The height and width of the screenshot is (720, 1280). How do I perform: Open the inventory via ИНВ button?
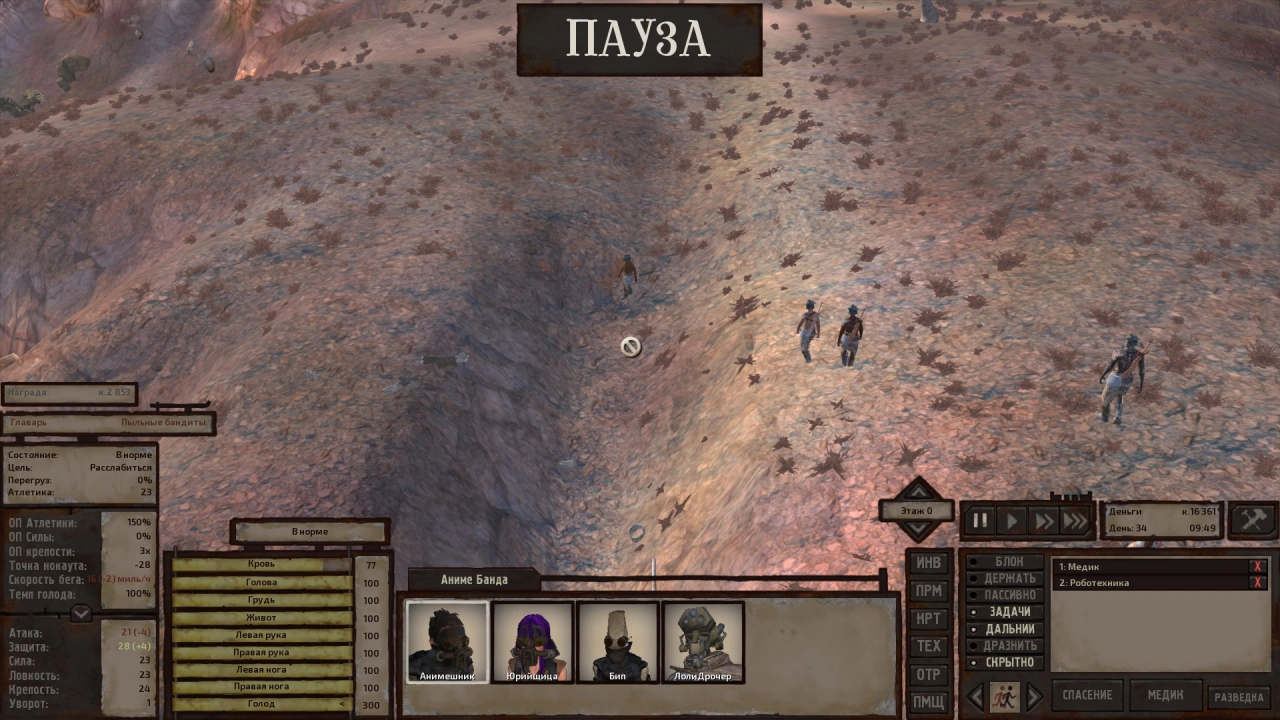pyautogui.click(x=928, y=563)
